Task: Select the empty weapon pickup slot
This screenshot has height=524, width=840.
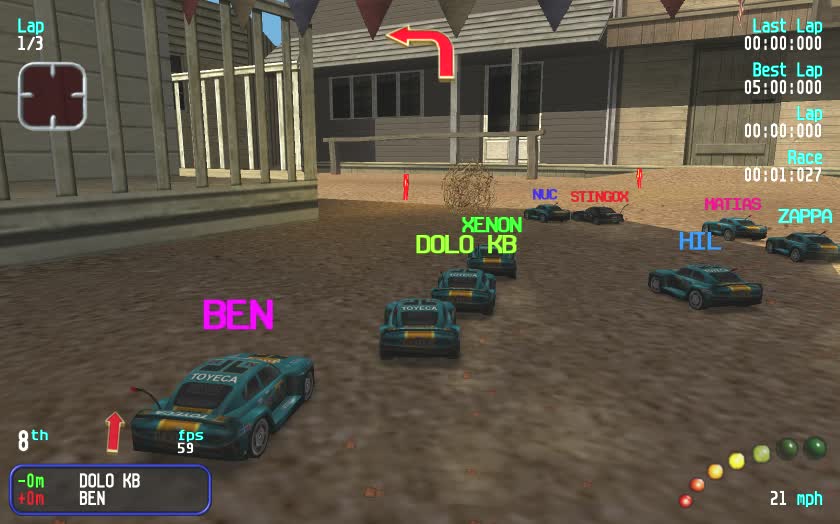Action: tap(52, 96)
